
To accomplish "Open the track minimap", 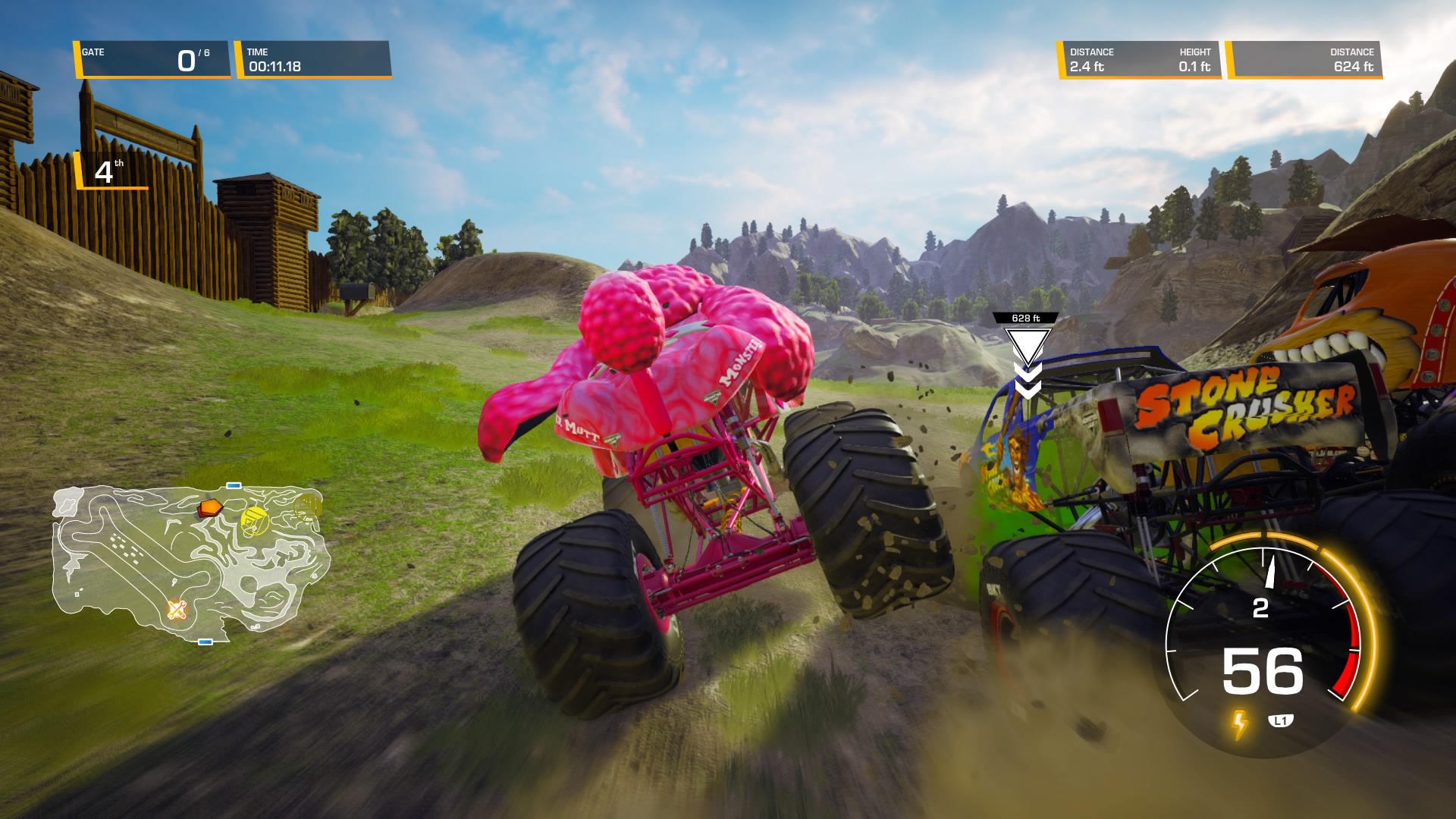I will tap(190, 561).
